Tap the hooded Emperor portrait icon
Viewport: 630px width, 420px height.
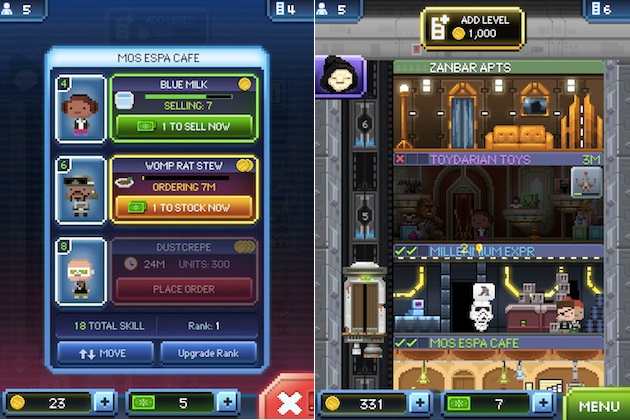337,76
